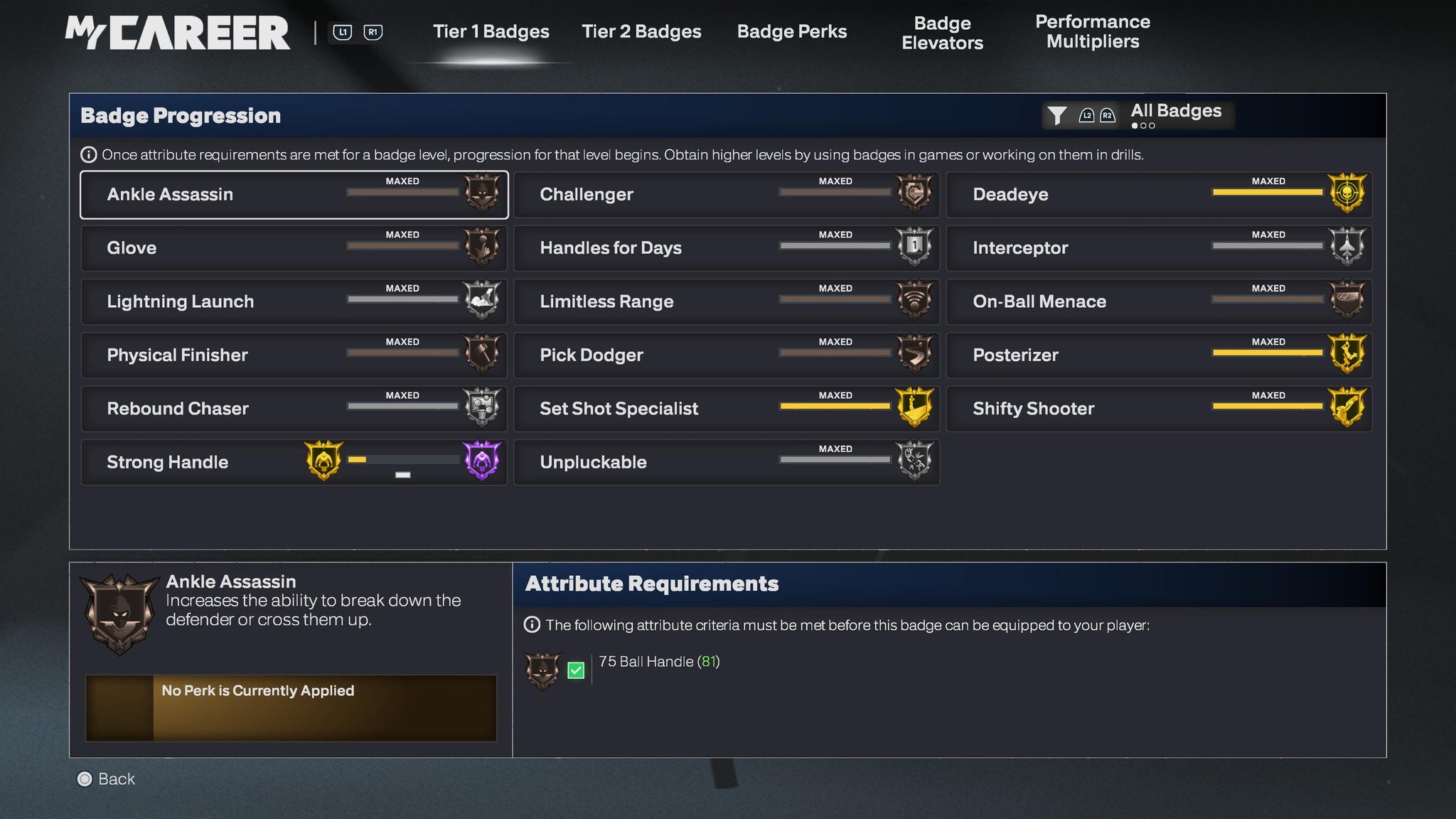Show the Performance Multipliers tab
The height and width of the screenshot is (819, 1456).
coord(1092,32)
